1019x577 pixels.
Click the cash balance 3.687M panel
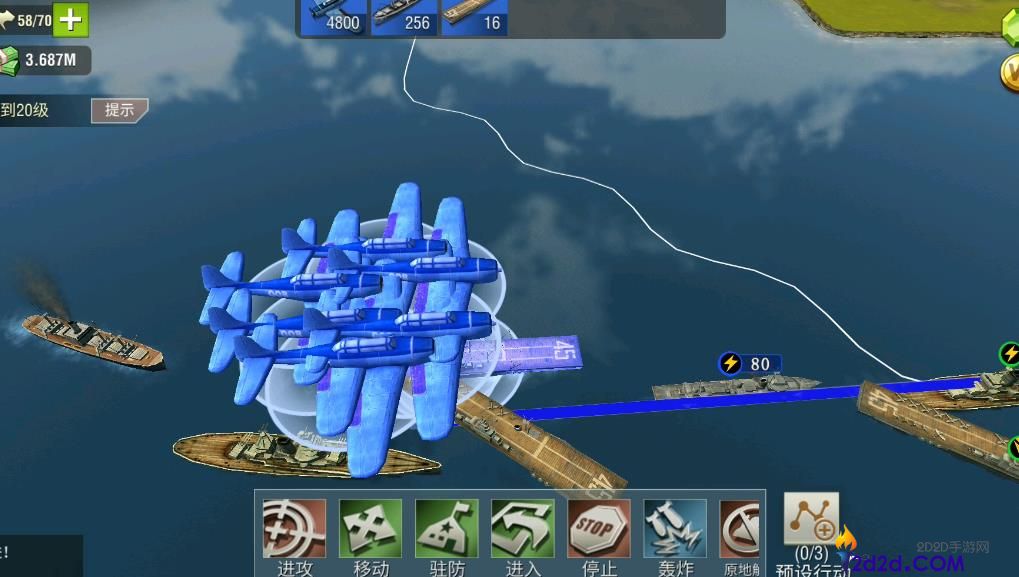[x=45, y=60]
